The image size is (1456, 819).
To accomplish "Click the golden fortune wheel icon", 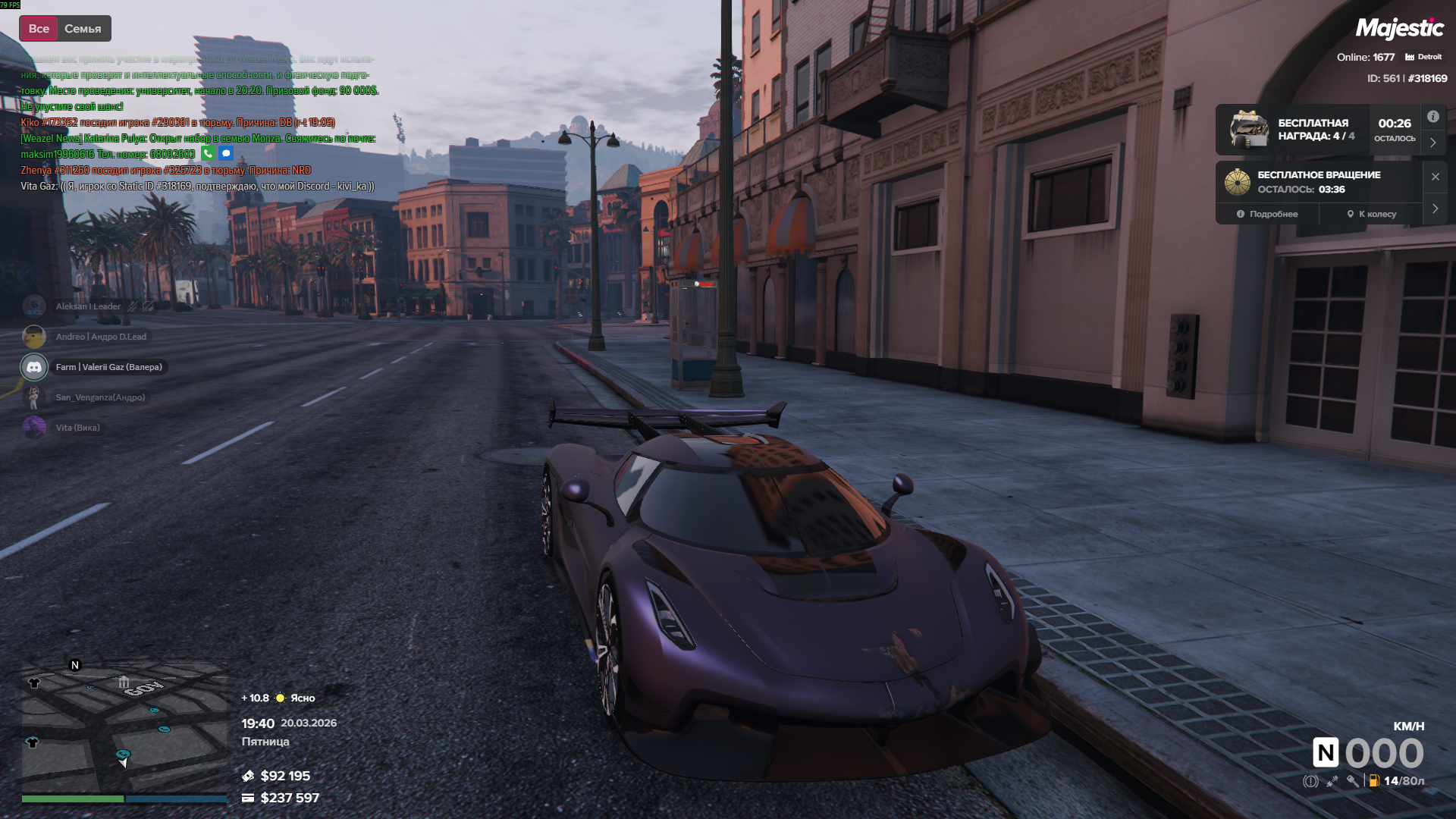I will pos(1237,182).
